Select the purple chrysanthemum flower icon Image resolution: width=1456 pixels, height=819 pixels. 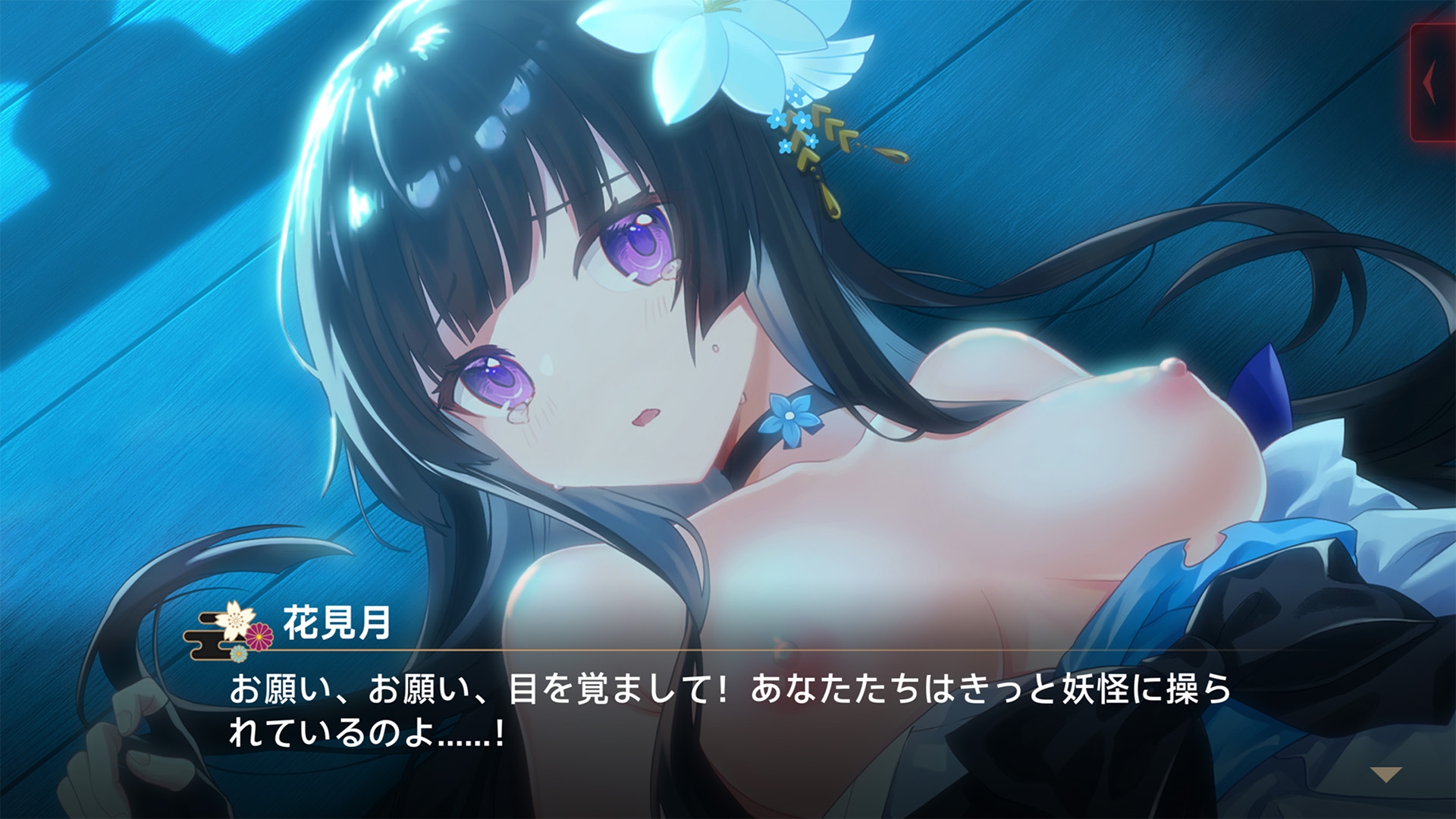click(259, 637)
